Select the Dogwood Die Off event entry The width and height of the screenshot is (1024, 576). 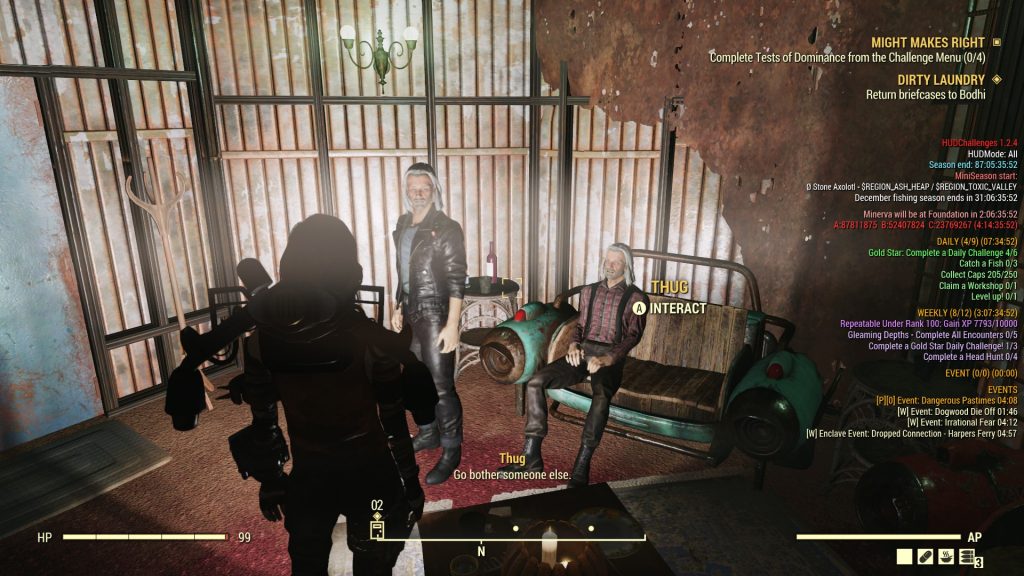pos(957,412)
